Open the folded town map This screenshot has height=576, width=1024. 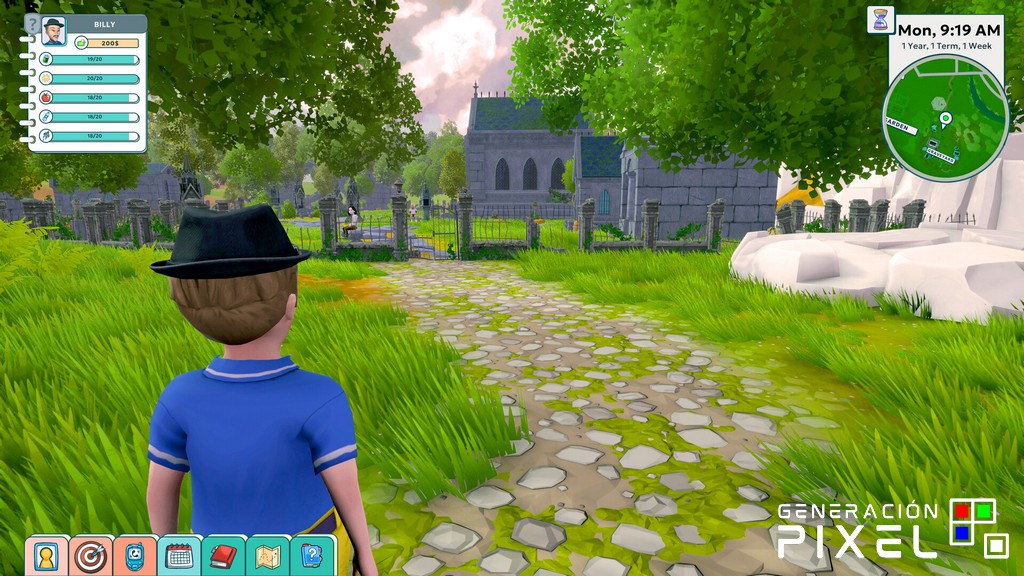pyautogui.click(x=267, y=556)
